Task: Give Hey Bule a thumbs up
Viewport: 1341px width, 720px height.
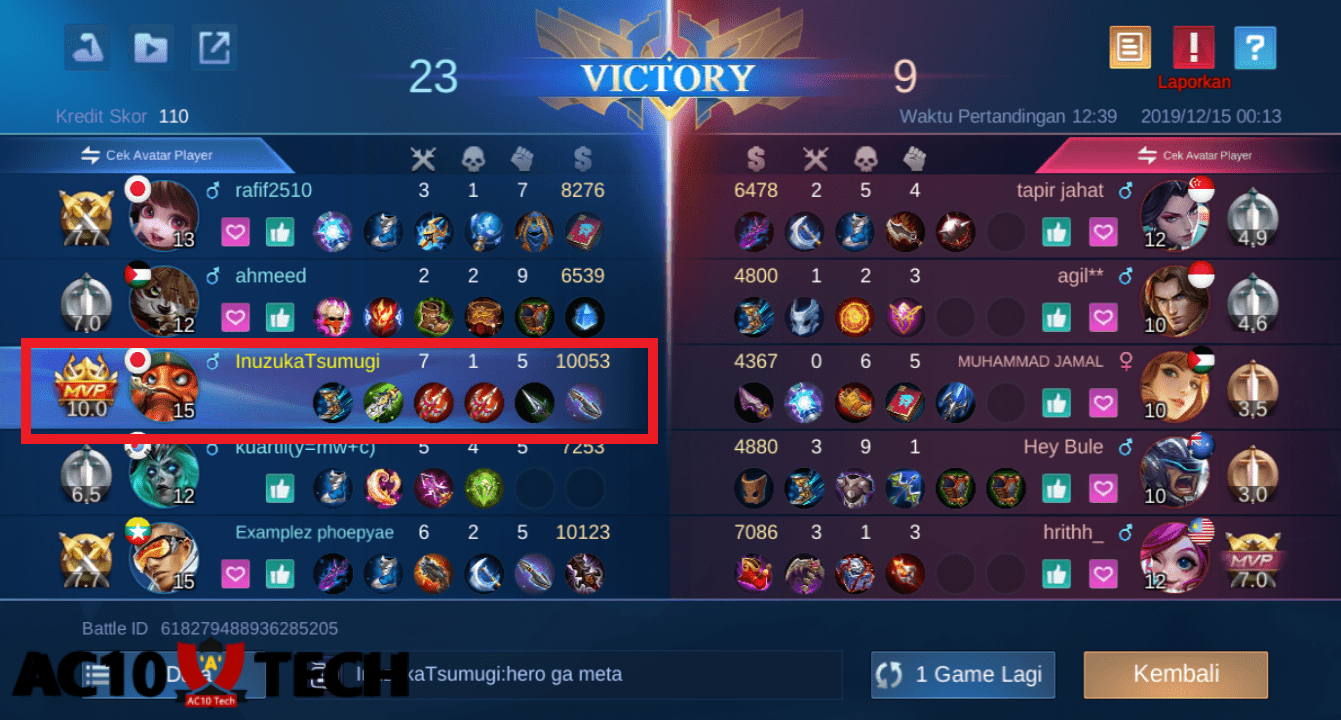Action: click(x=1057, y=488)
